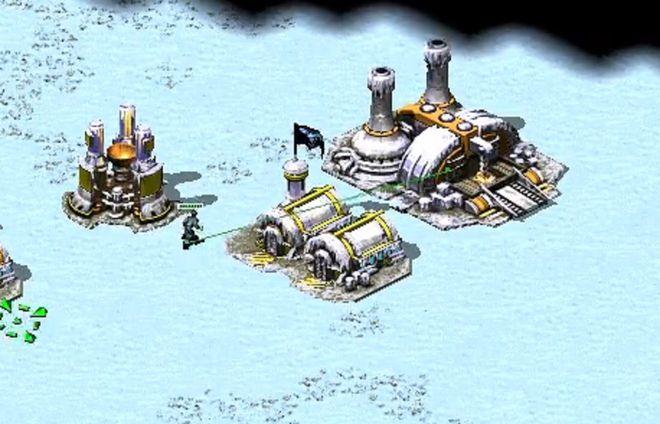Select the infantry unit with the health bar
The height and width of the screenshot is (424, 660).
click(x=189, y=229)
